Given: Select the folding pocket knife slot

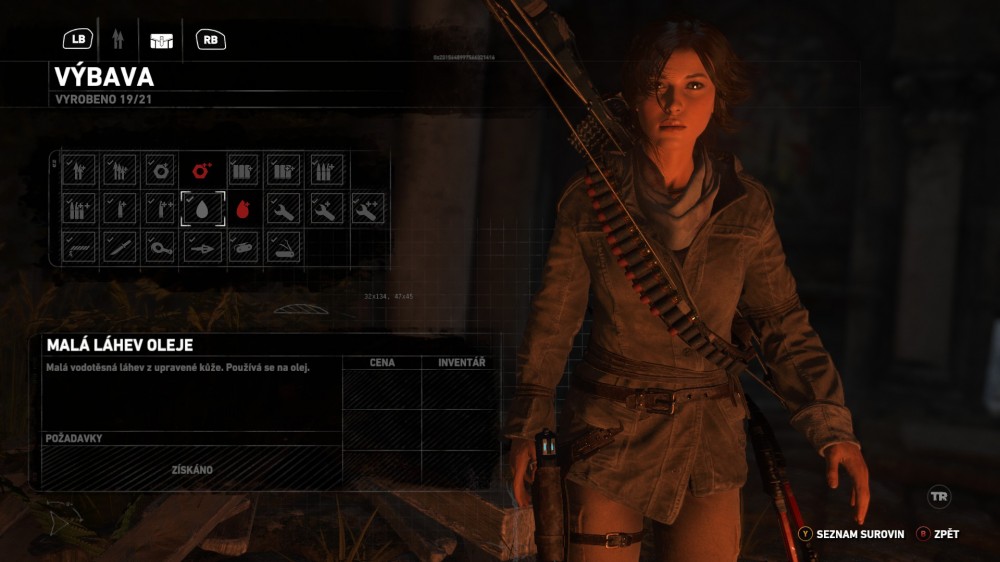Looking at the screenshot, I should point(285,246).
